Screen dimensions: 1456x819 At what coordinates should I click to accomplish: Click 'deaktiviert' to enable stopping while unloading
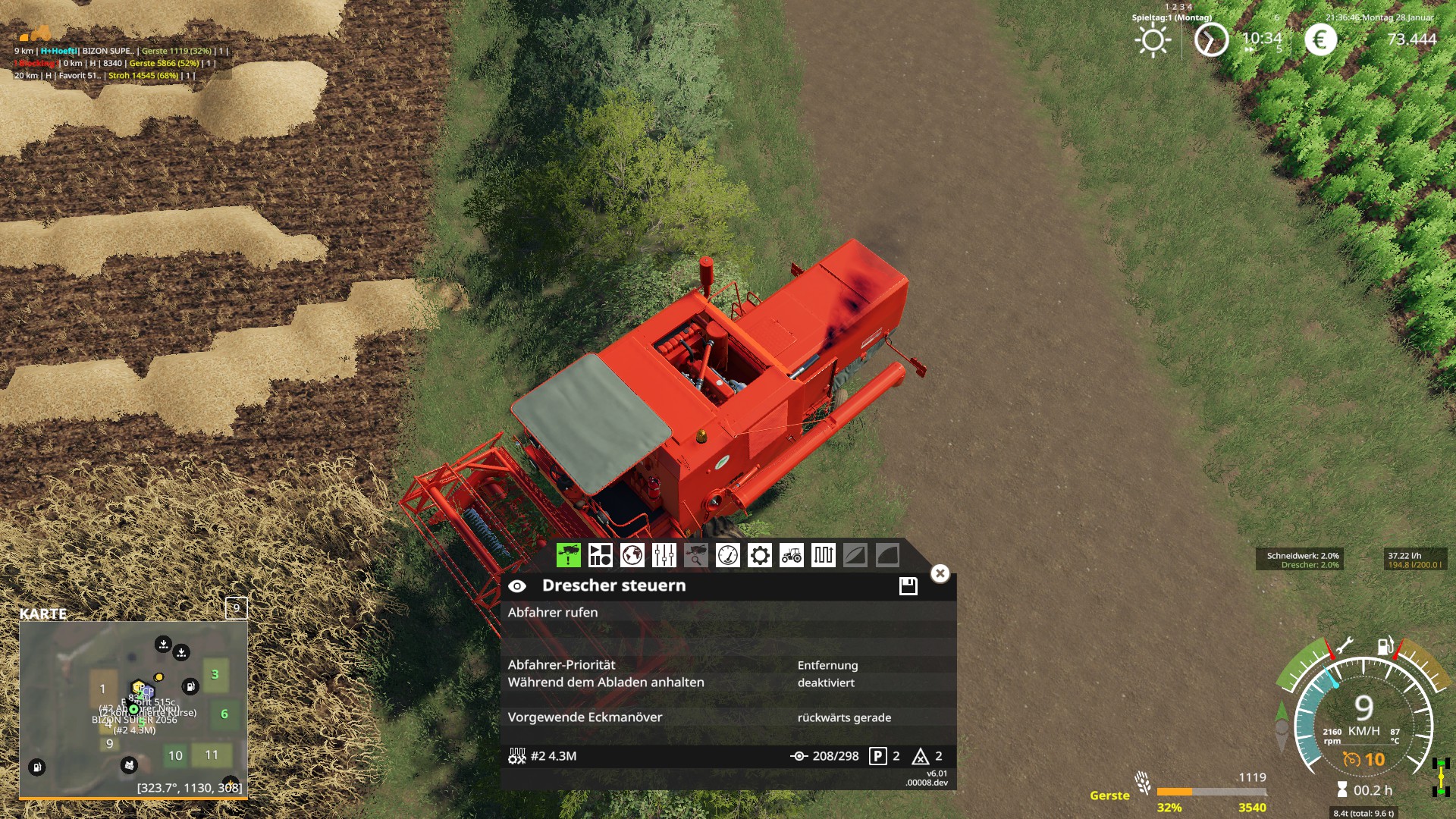[825, 682]
